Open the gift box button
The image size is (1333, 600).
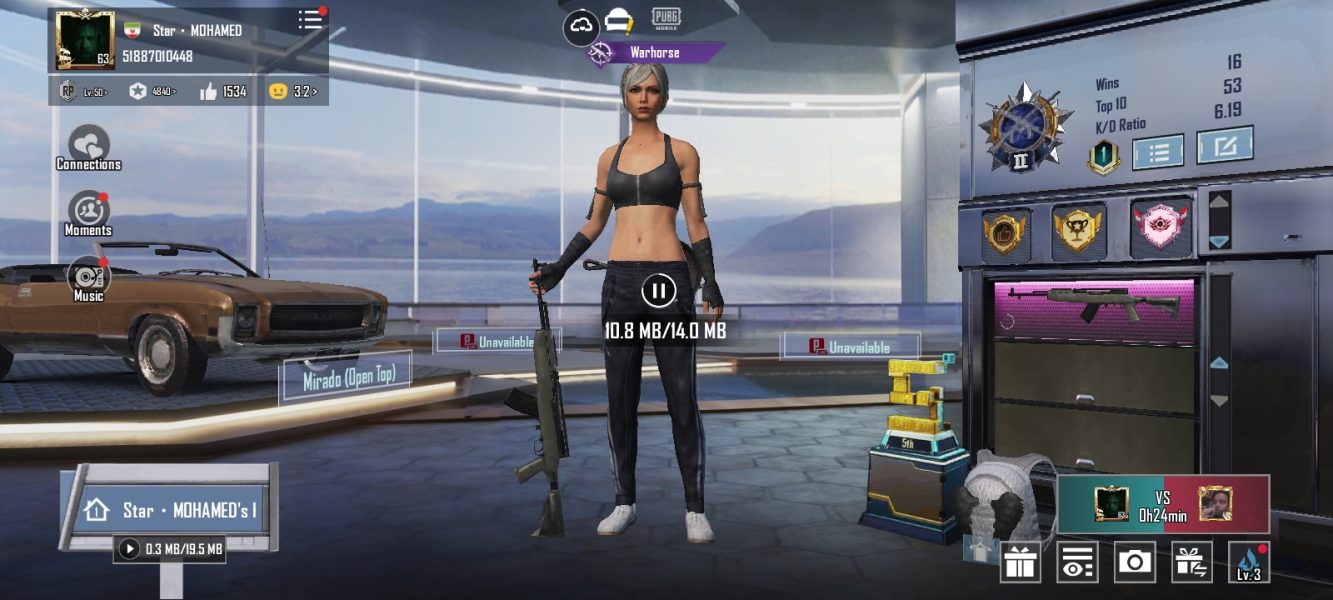(x=1020, y=563)
